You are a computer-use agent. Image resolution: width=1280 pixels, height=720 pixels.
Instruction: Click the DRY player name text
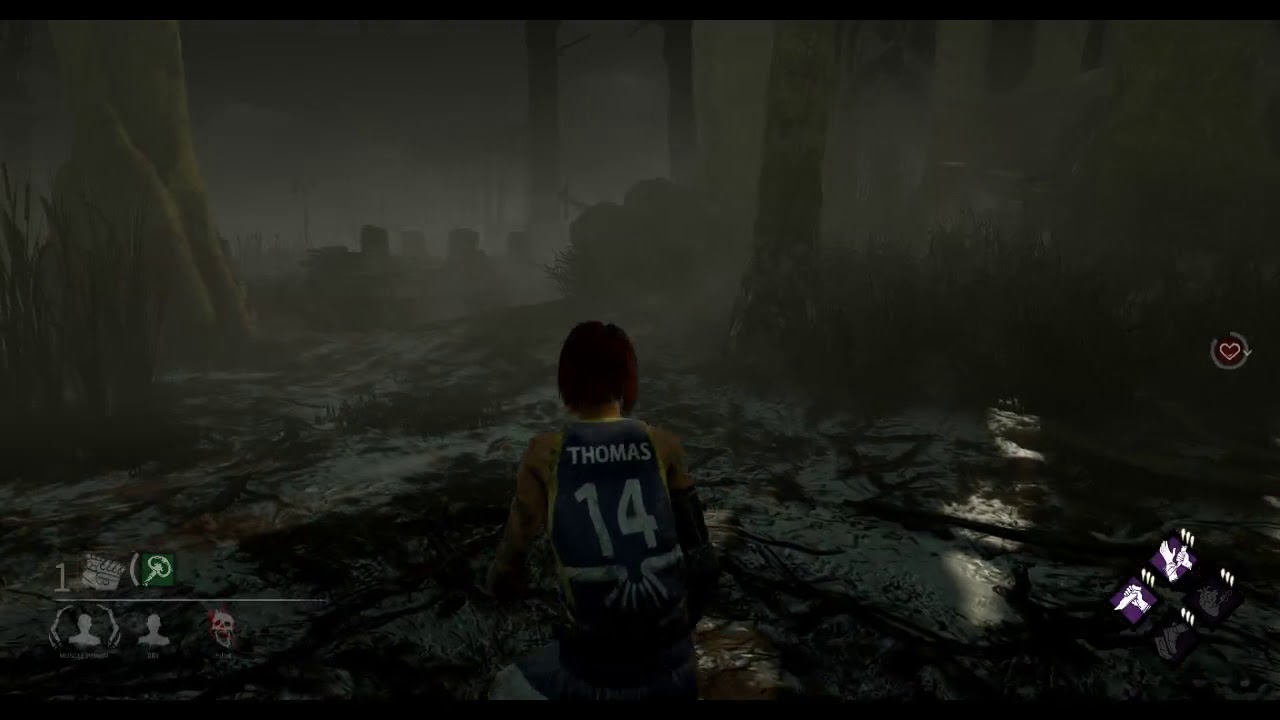153,655
